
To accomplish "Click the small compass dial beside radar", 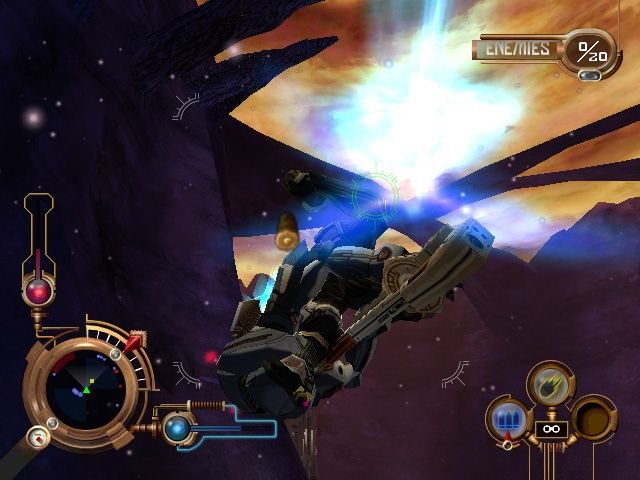I will click(x=38, y=437).
